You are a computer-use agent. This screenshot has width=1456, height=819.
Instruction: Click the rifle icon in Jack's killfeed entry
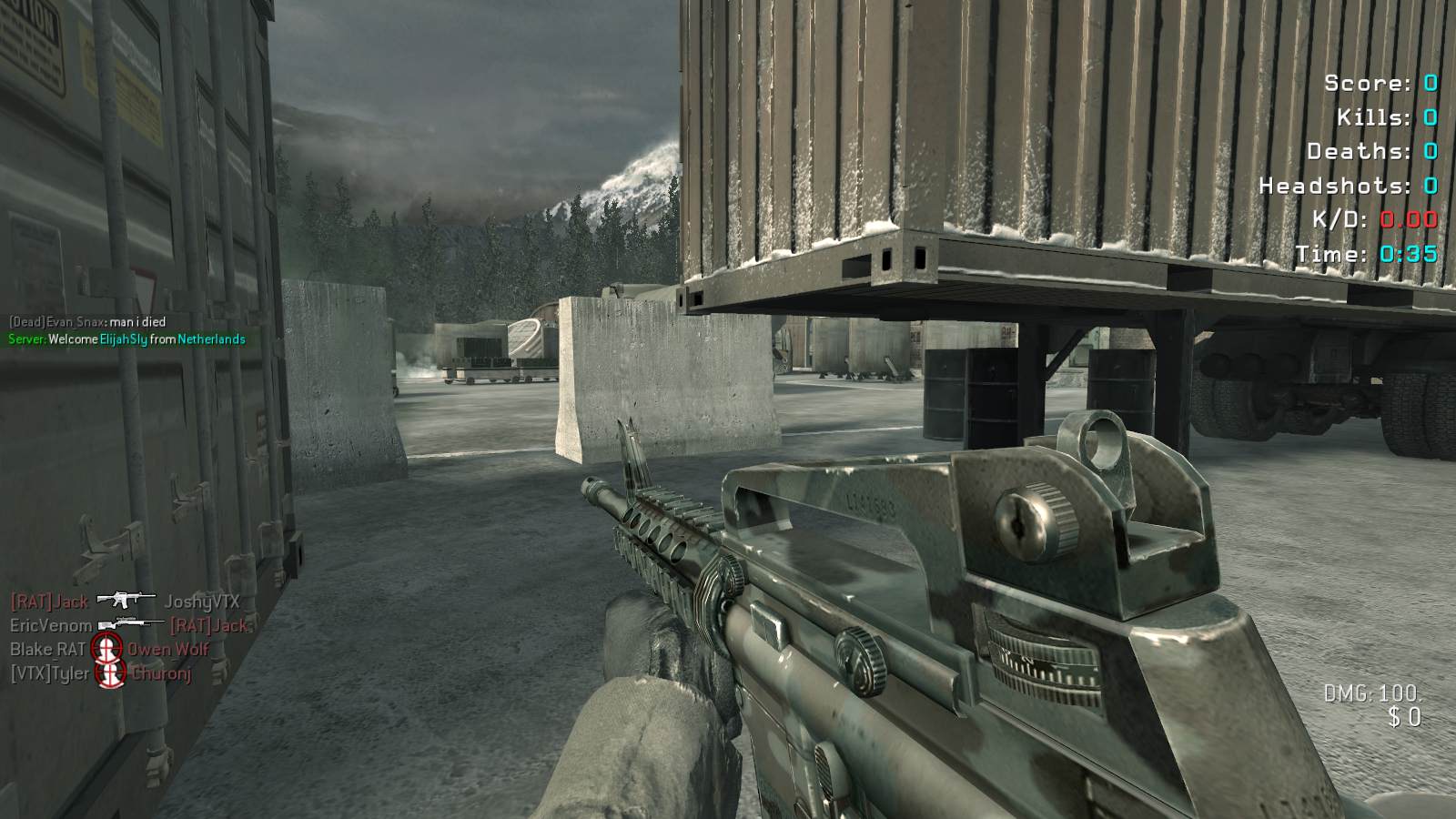[x=126, y=600]
